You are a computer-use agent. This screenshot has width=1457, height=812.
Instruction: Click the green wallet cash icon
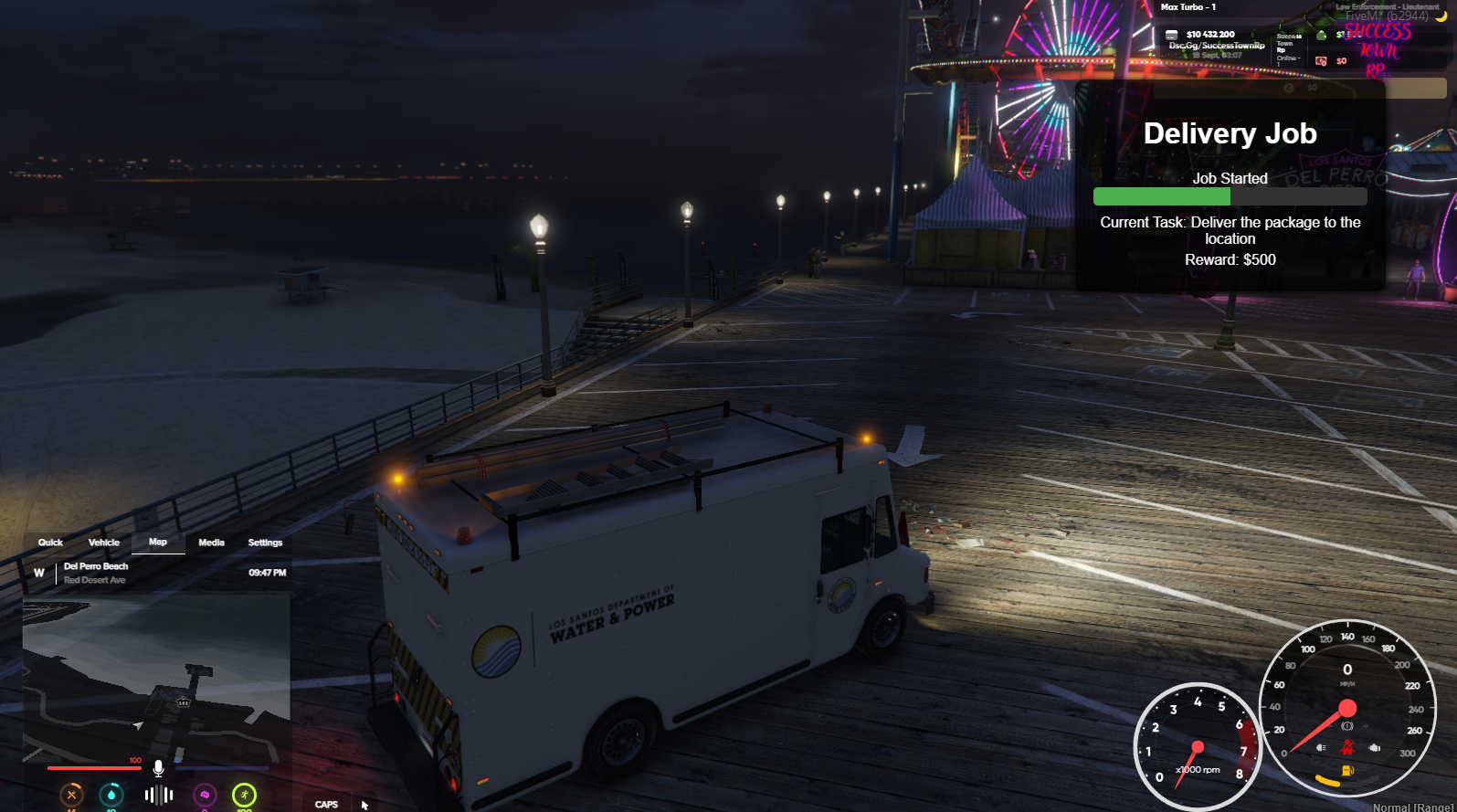click(x=1321, y=35)
